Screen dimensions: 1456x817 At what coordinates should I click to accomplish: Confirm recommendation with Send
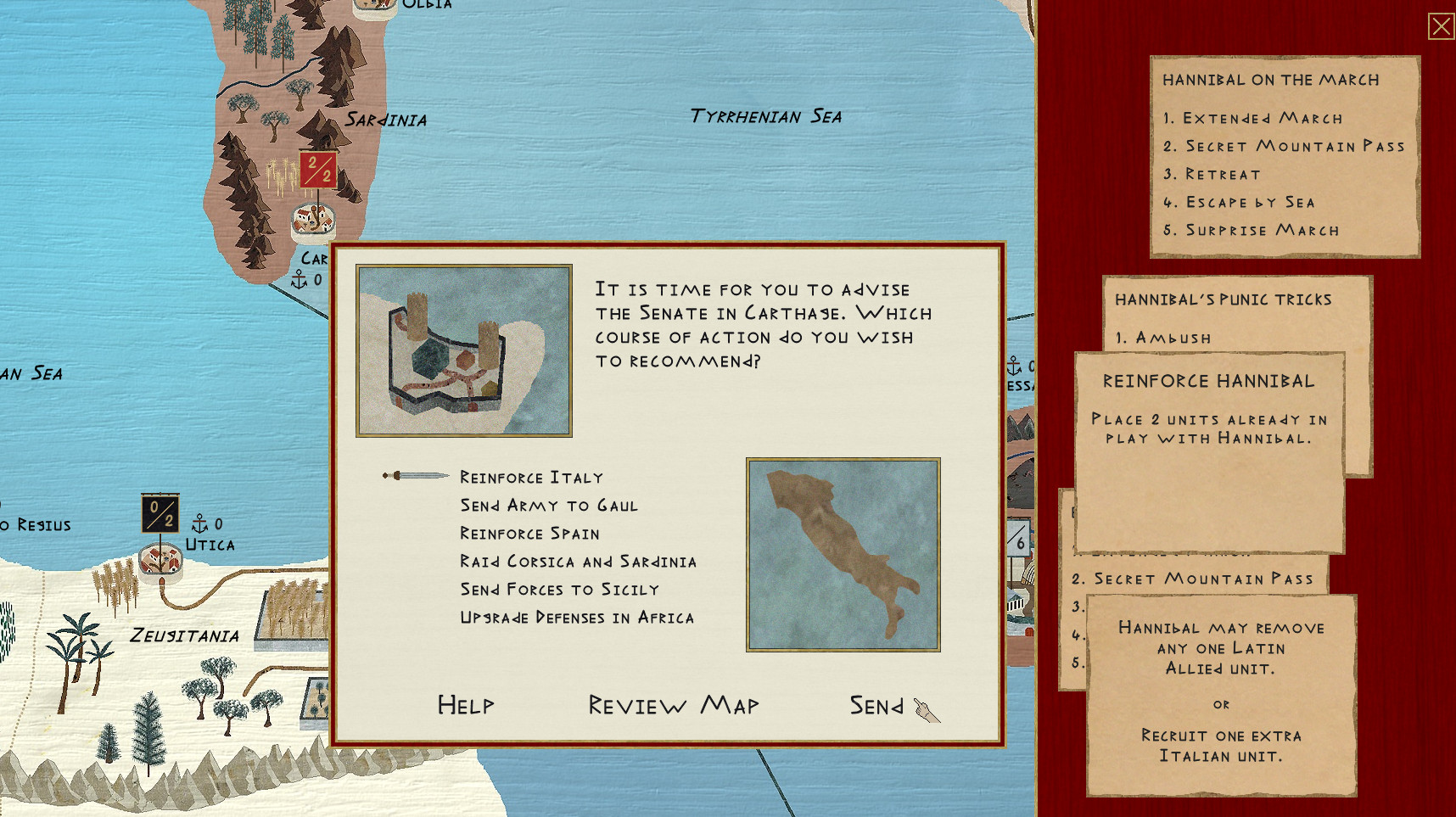click(877, 706)
